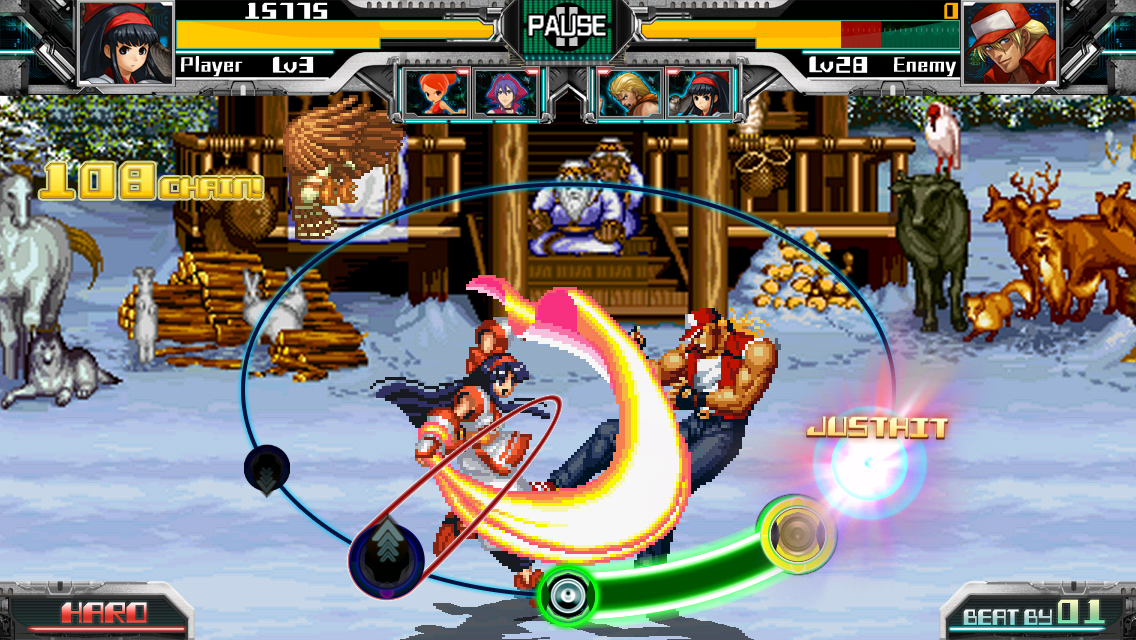Image resolution: width=1136 pixels, height=640 pixels.
Task: Tap the green ring hold note
Action: (x=566, y=595)
